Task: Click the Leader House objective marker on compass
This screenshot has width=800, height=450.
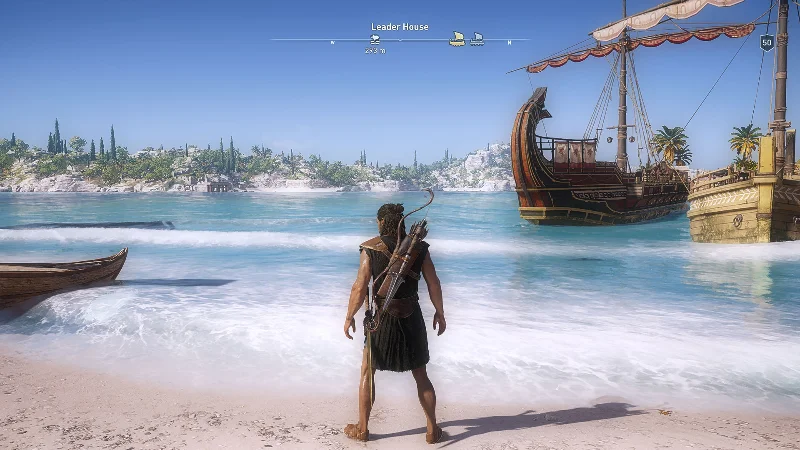Action: click(x=375, y=39)
